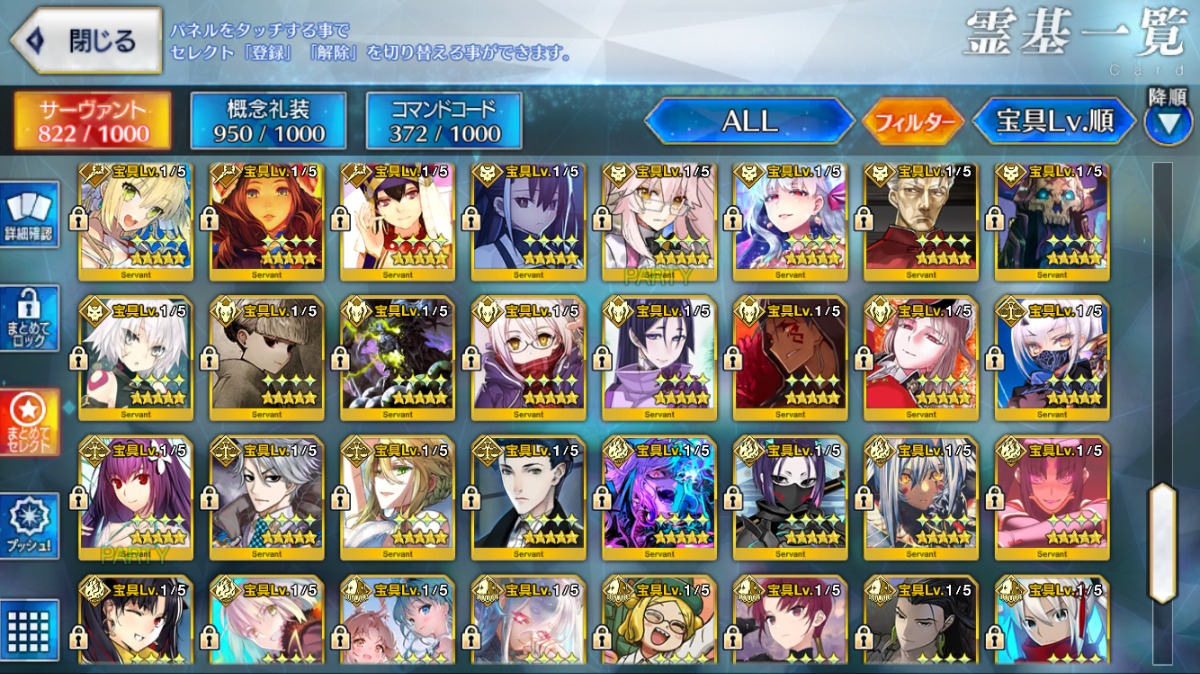Activate まとめてロック bulk lock
The height and width of the screenshot is (674, 1200).
click(32, 318)
